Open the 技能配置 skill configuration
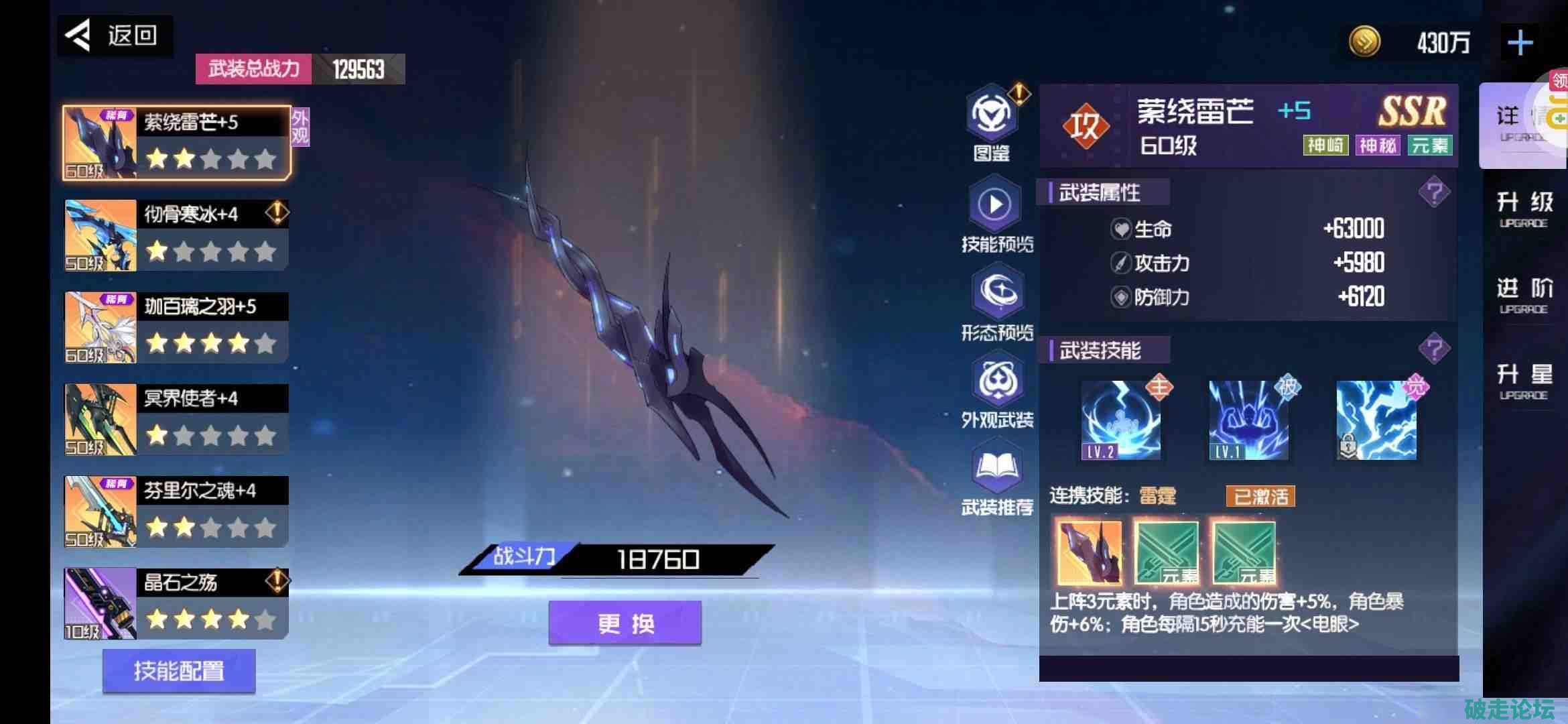The height and width of the screenshot is (724, 1568). (x=179, y=670)
